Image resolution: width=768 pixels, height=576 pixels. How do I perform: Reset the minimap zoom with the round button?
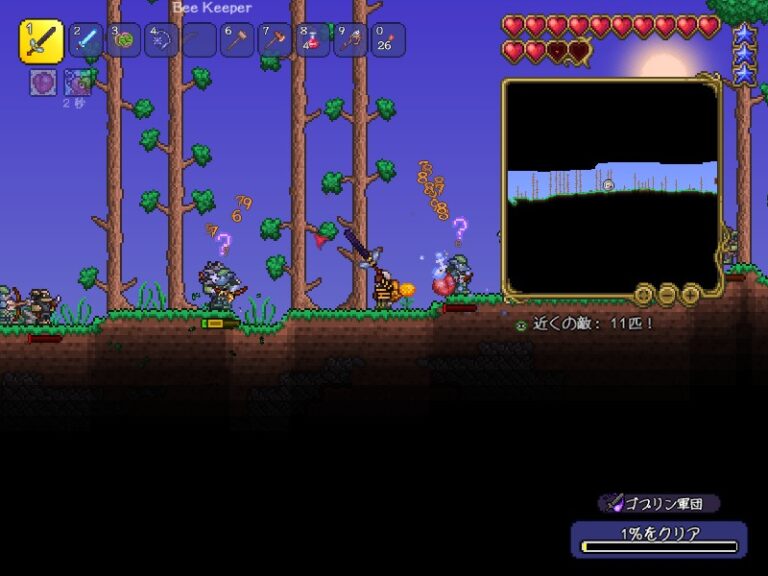click(x=644, y=294)
